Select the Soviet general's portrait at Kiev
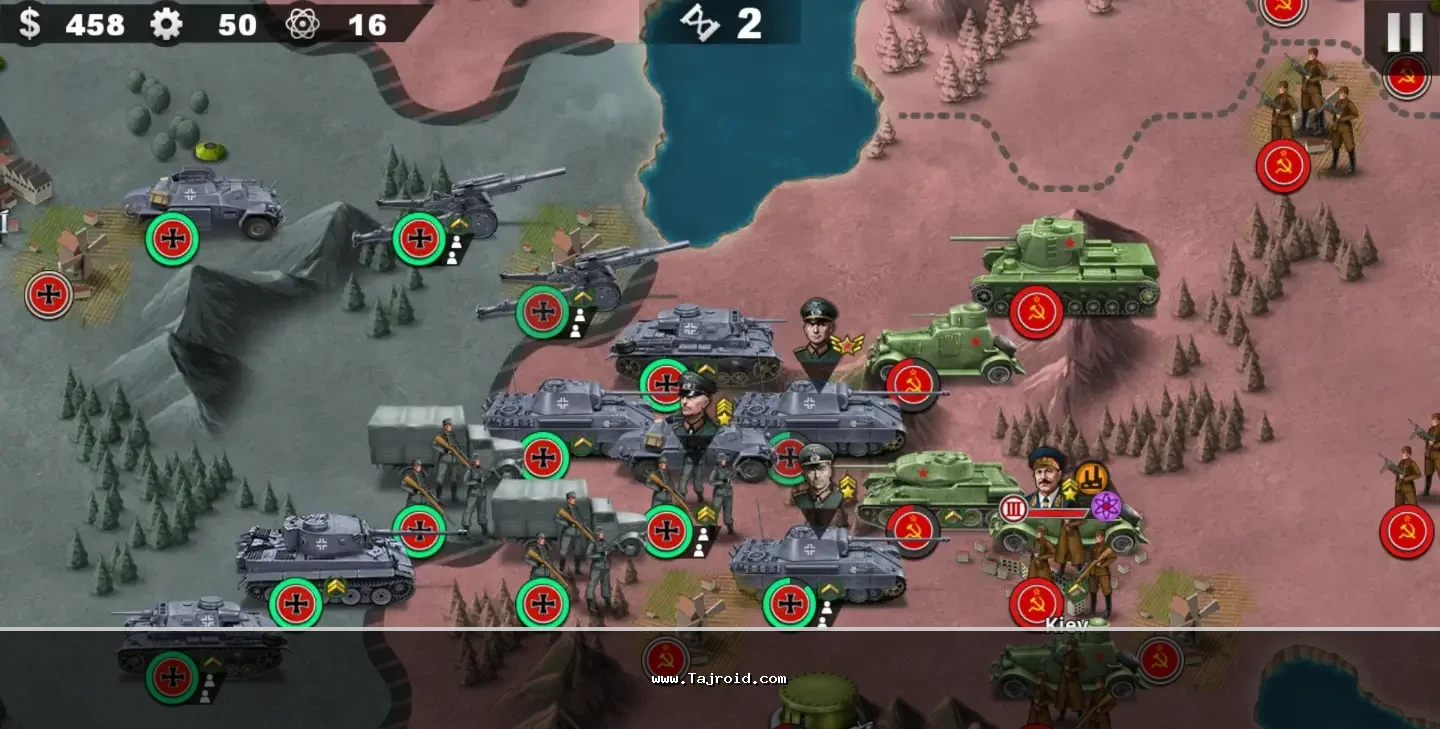 [x=1047, y=478]
